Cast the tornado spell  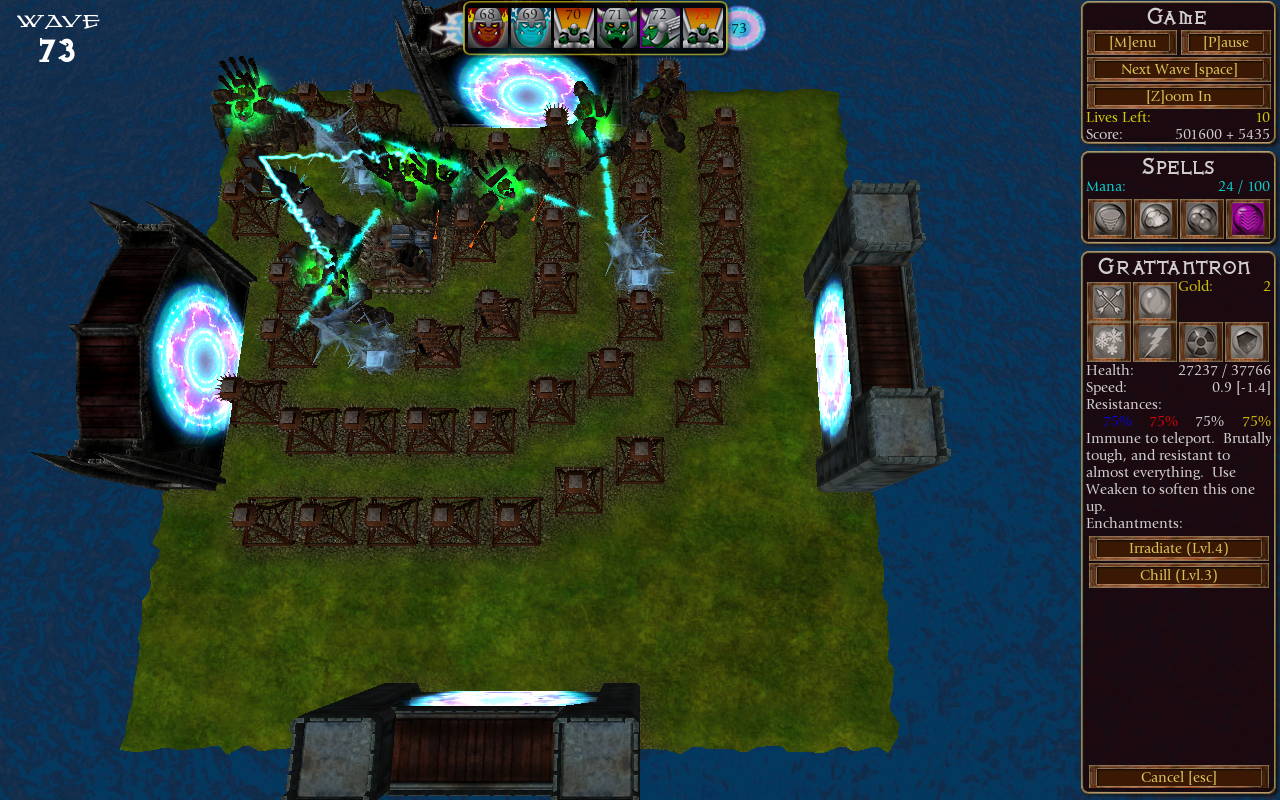[1109, 219]
